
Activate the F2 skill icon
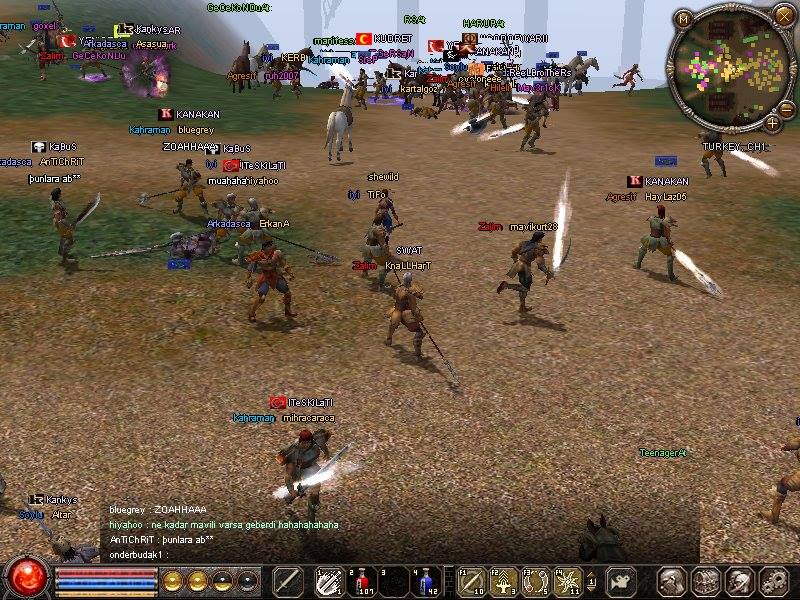pyautogui.click(x=504, y=581)
